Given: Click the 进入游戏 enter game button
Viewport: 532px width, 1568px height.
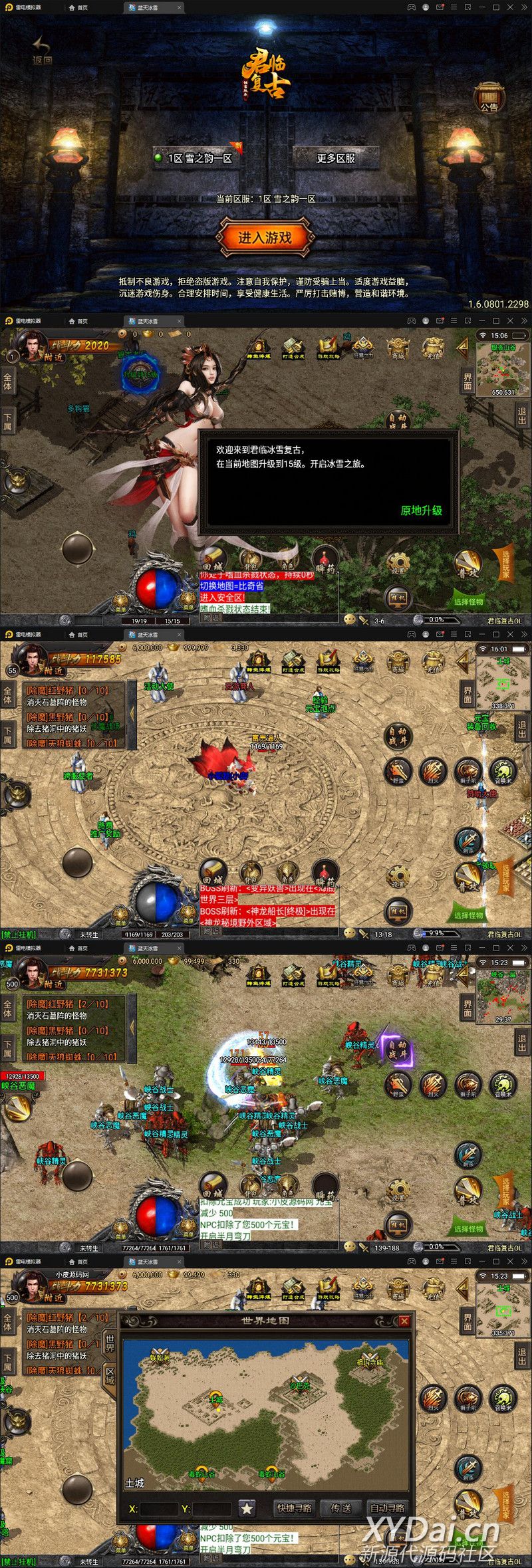Looking at the screenshot, I should (x=265, y=238).
